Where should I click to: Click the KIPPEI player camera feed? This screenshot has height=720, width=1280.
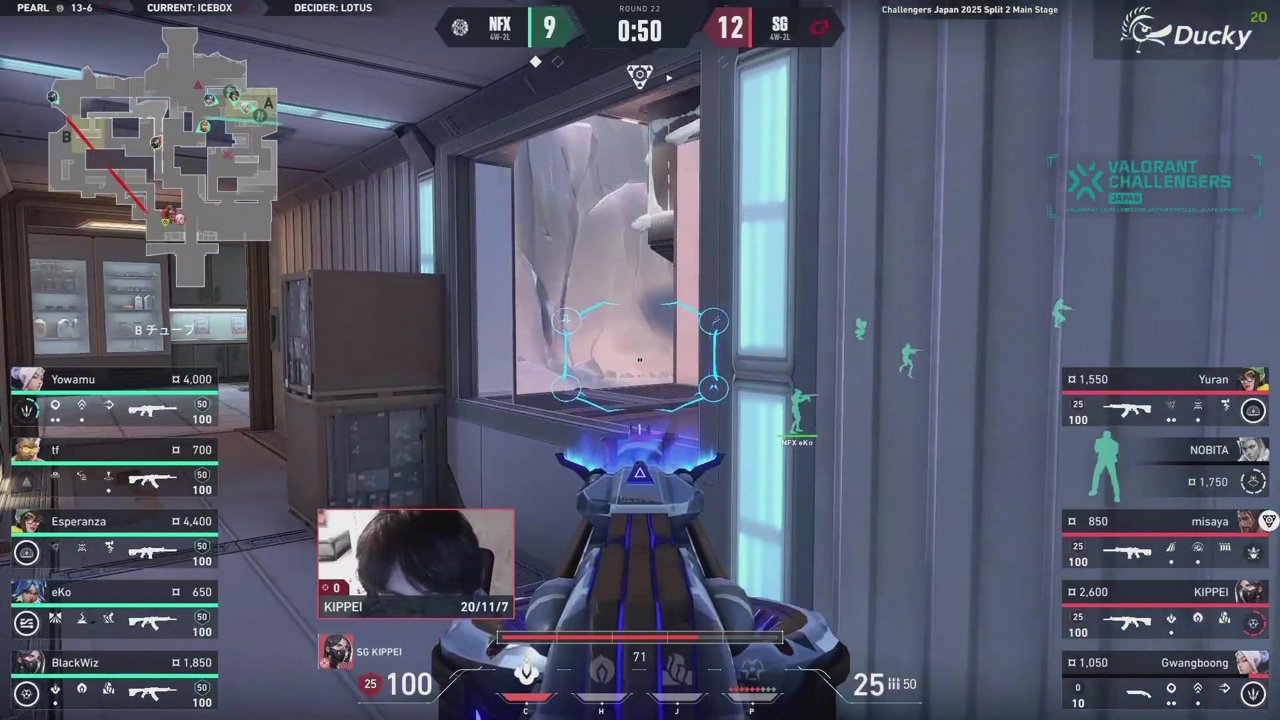[416, 563]
